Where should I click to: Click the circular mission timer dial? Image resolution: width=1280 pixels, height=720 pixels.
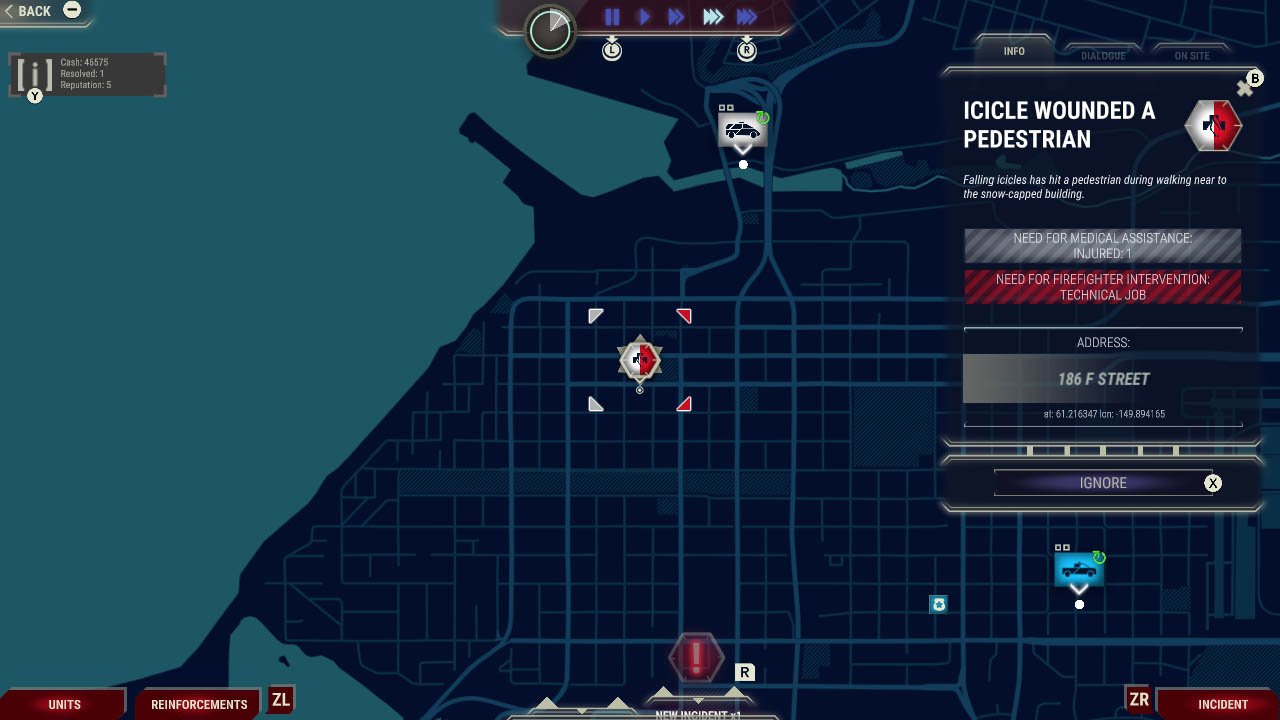coord(548,31)
